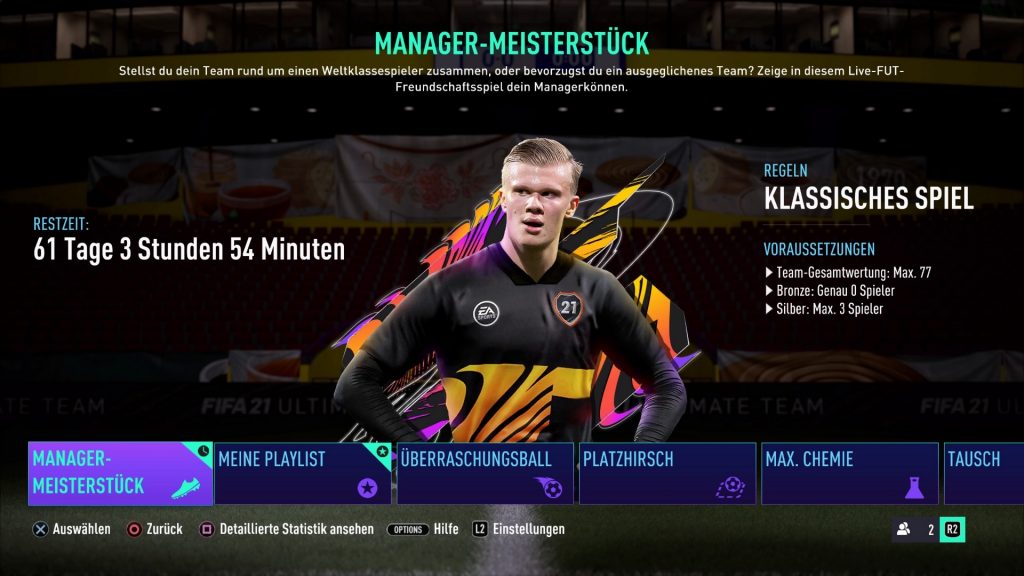
Task: Choose the Tausch mode tile
Action: click(984, 473)
